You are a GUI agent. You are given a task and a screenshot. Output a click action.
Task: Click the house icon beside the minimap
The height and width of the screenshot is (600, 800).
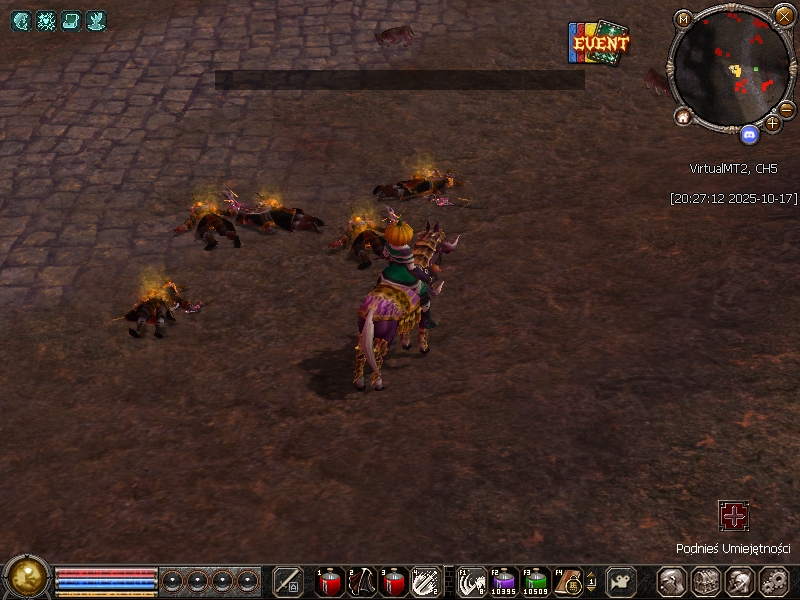[x=684, y=117]
